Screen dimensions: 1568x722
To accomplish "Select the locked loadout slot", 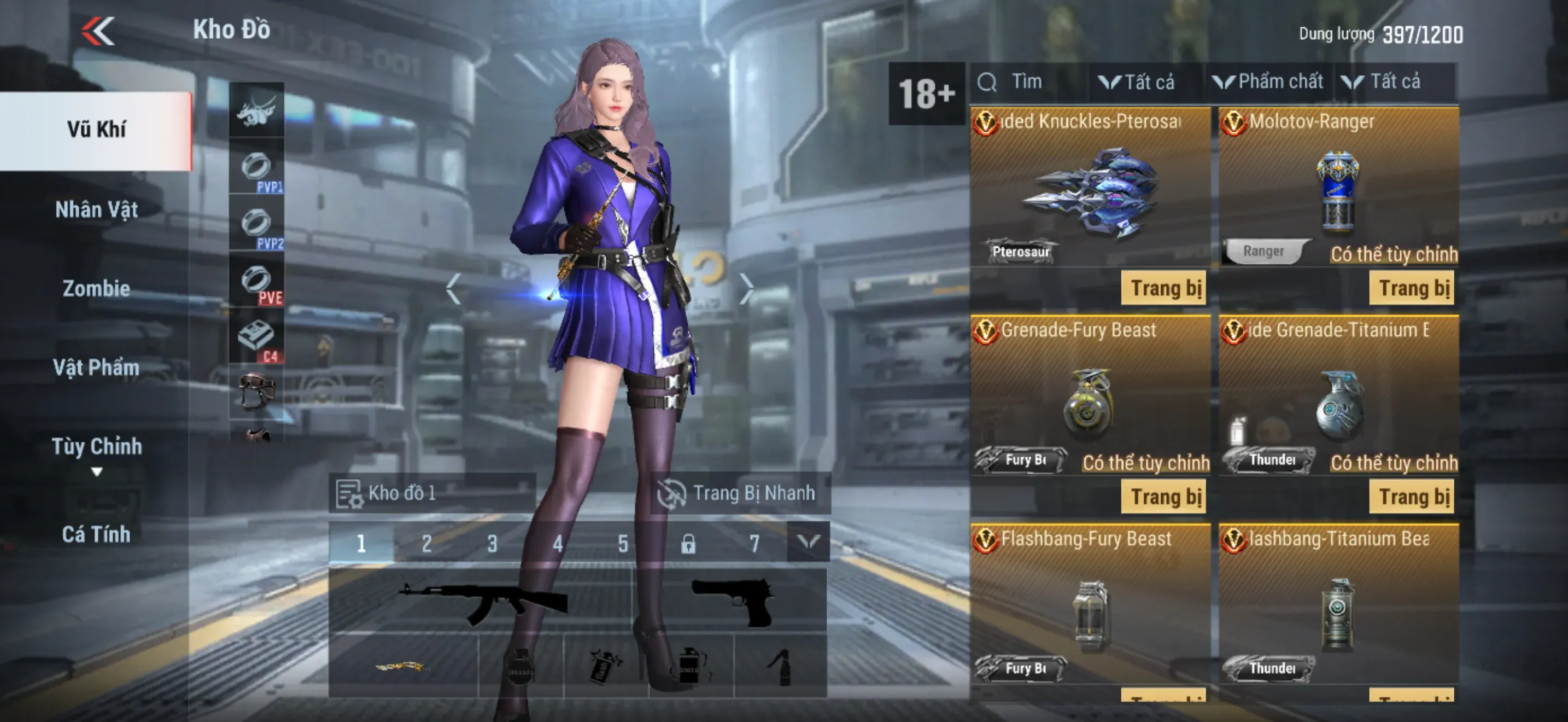I will point(688,543).
